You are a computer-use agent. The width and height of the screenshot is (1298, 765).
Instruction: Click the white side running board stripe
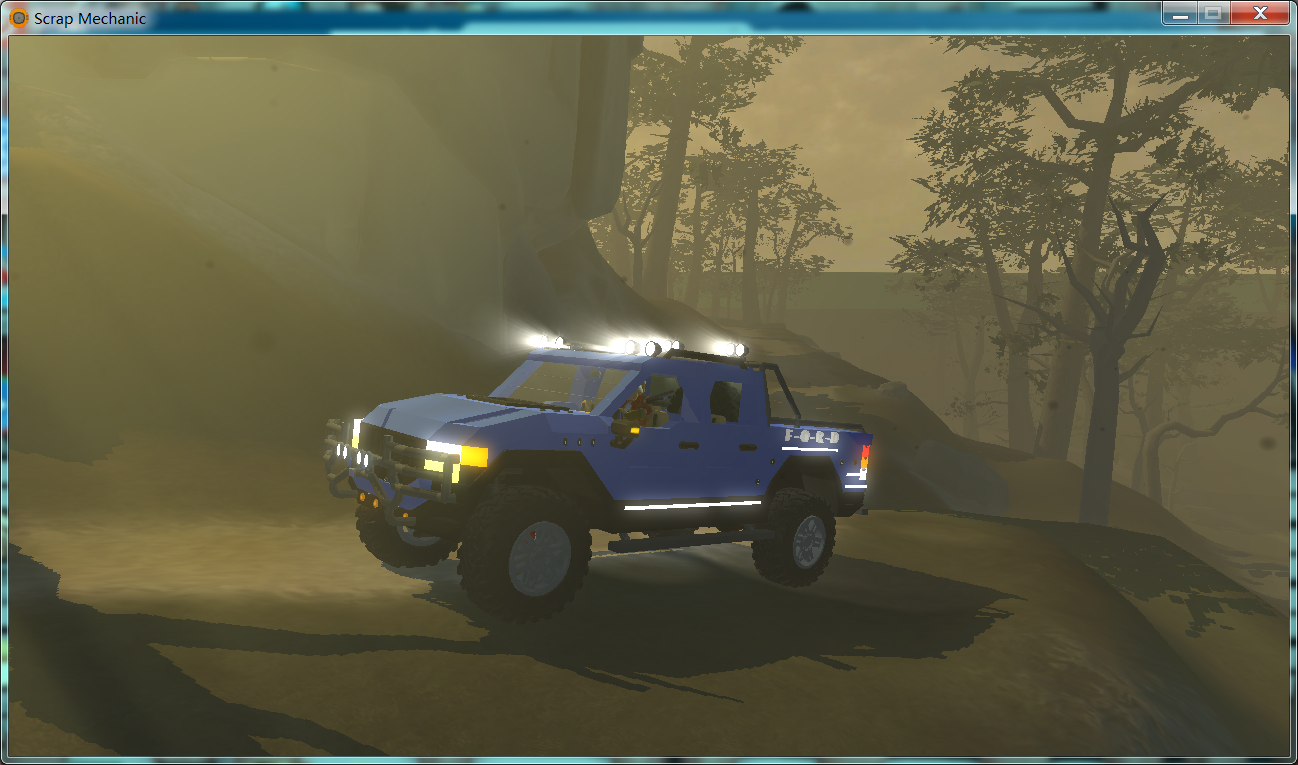pyautogui.click(x=691, y=505)
